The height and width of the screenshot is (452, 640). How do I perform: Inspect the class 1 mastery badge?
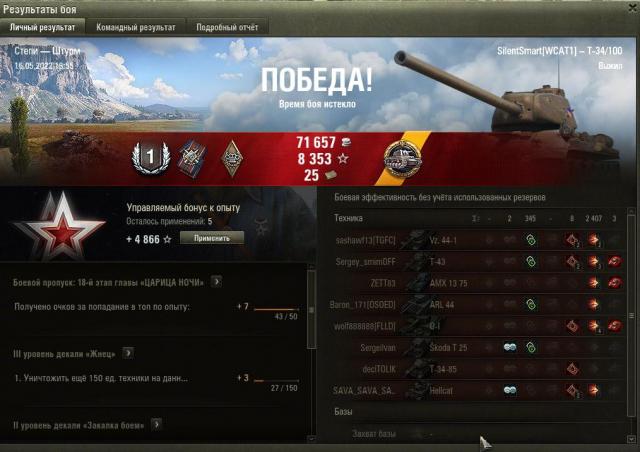146,157
